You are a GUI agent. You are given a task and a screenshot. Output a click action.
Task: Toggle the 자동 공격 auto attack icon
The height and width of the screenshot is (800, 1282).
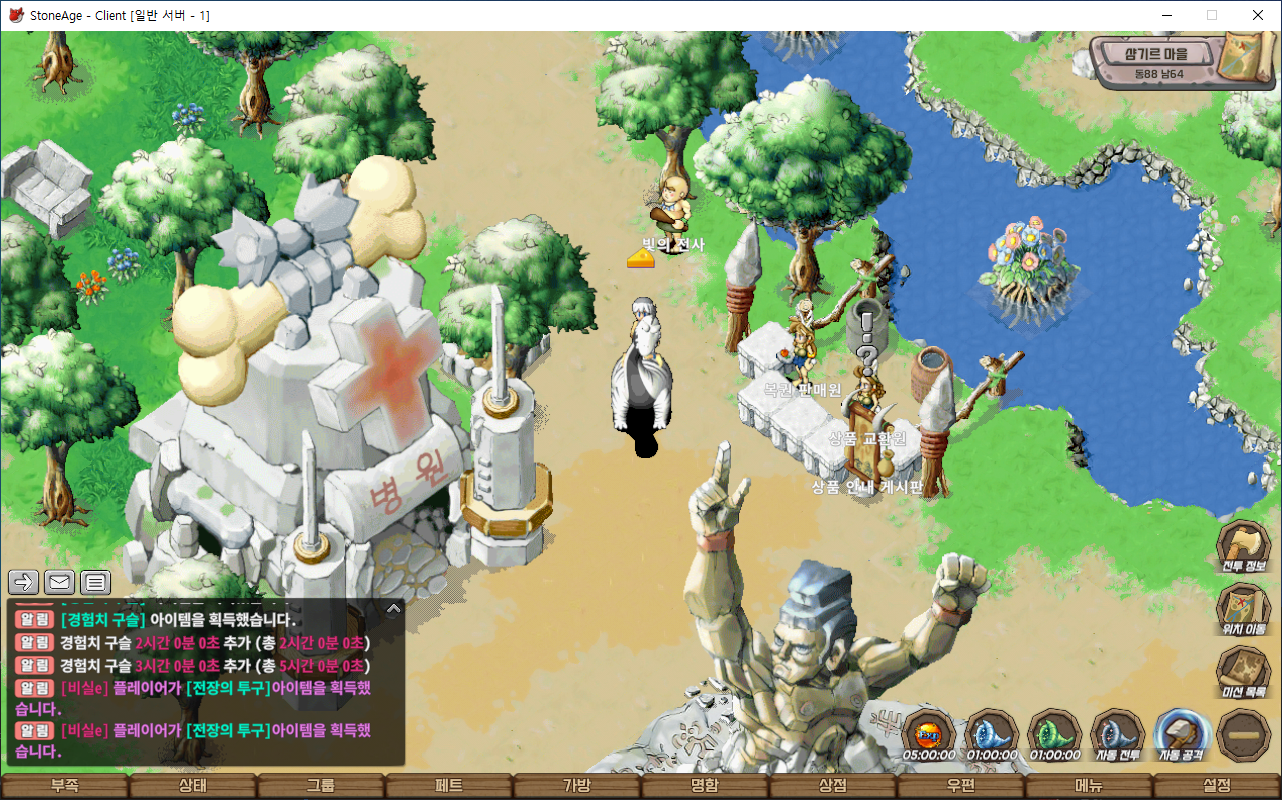point(1180,735)
